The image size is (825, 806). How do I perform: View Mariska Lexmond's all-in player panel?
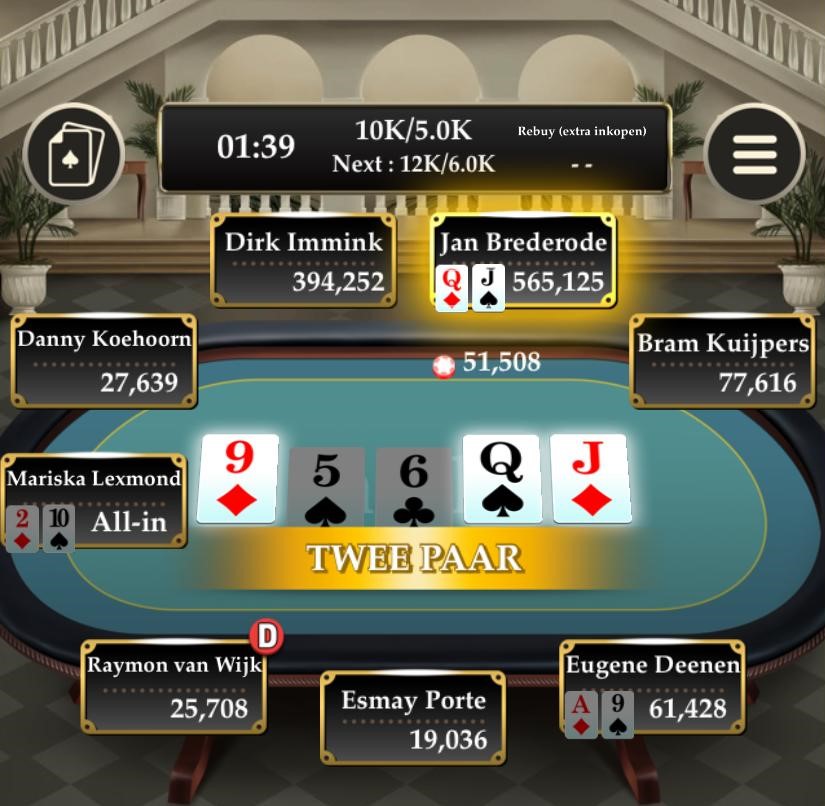tap(95, 501)
